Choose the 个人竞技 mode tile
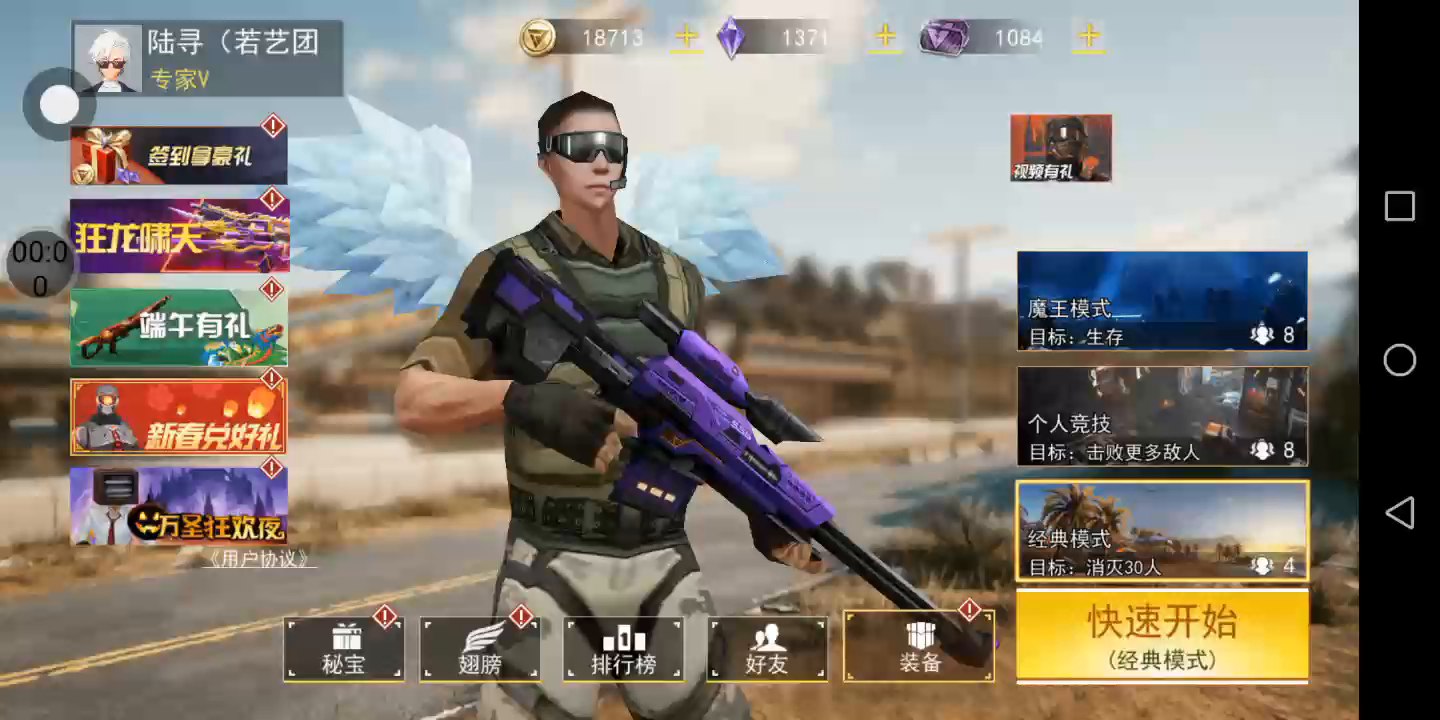The width and height of the screenshot is (1440, 720). click(1162, 416)
